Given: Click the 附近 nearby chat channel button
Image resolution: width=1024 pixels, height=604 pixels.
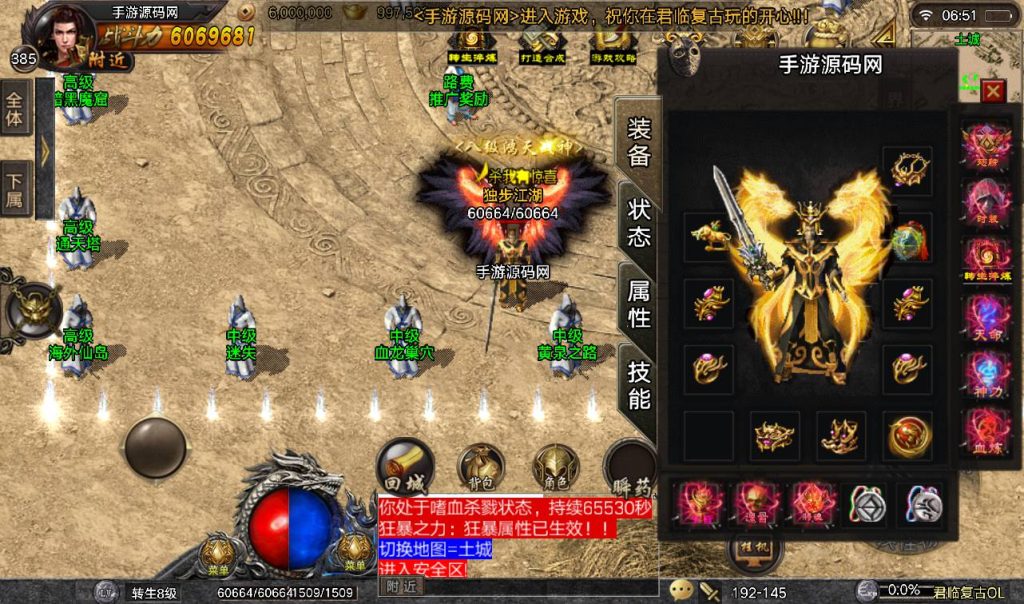Looking at the screenshot, I should tap(403, 587).
